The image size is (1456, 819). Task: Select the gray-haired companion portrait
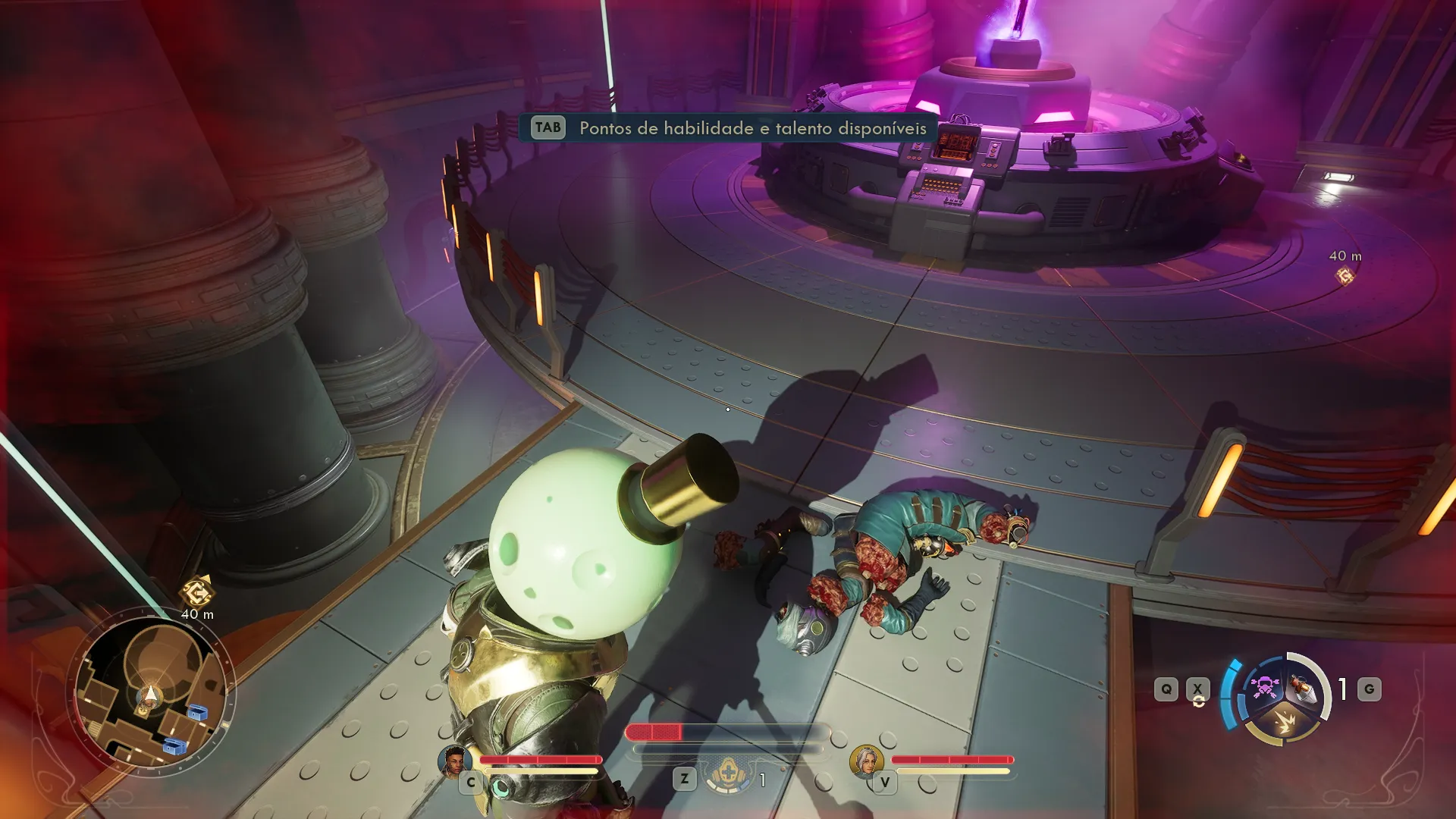point(865,761)
